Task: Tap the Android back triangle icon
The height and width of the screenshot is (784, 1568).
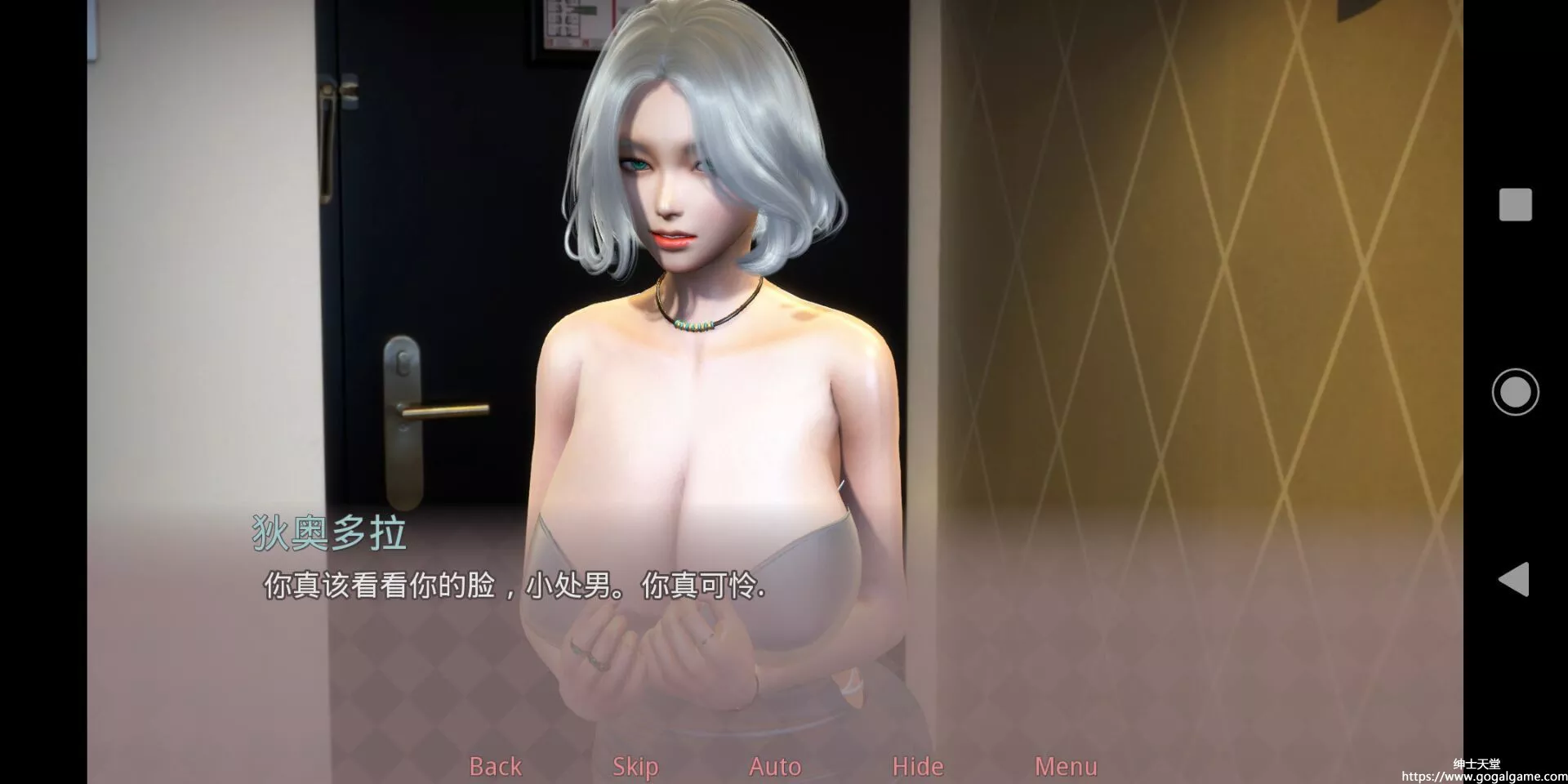Action: pos(1515,580)
